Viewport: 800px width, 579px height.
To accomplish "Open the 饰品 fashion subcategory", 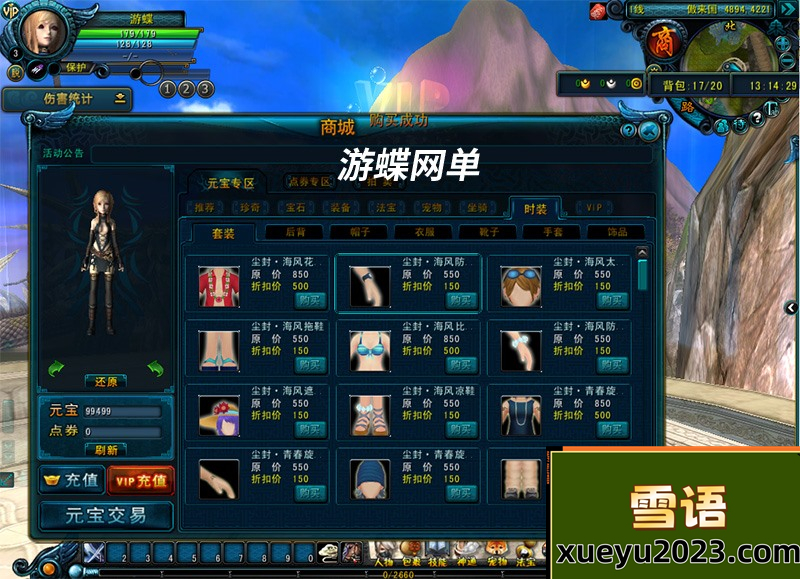I will point(617,232).
